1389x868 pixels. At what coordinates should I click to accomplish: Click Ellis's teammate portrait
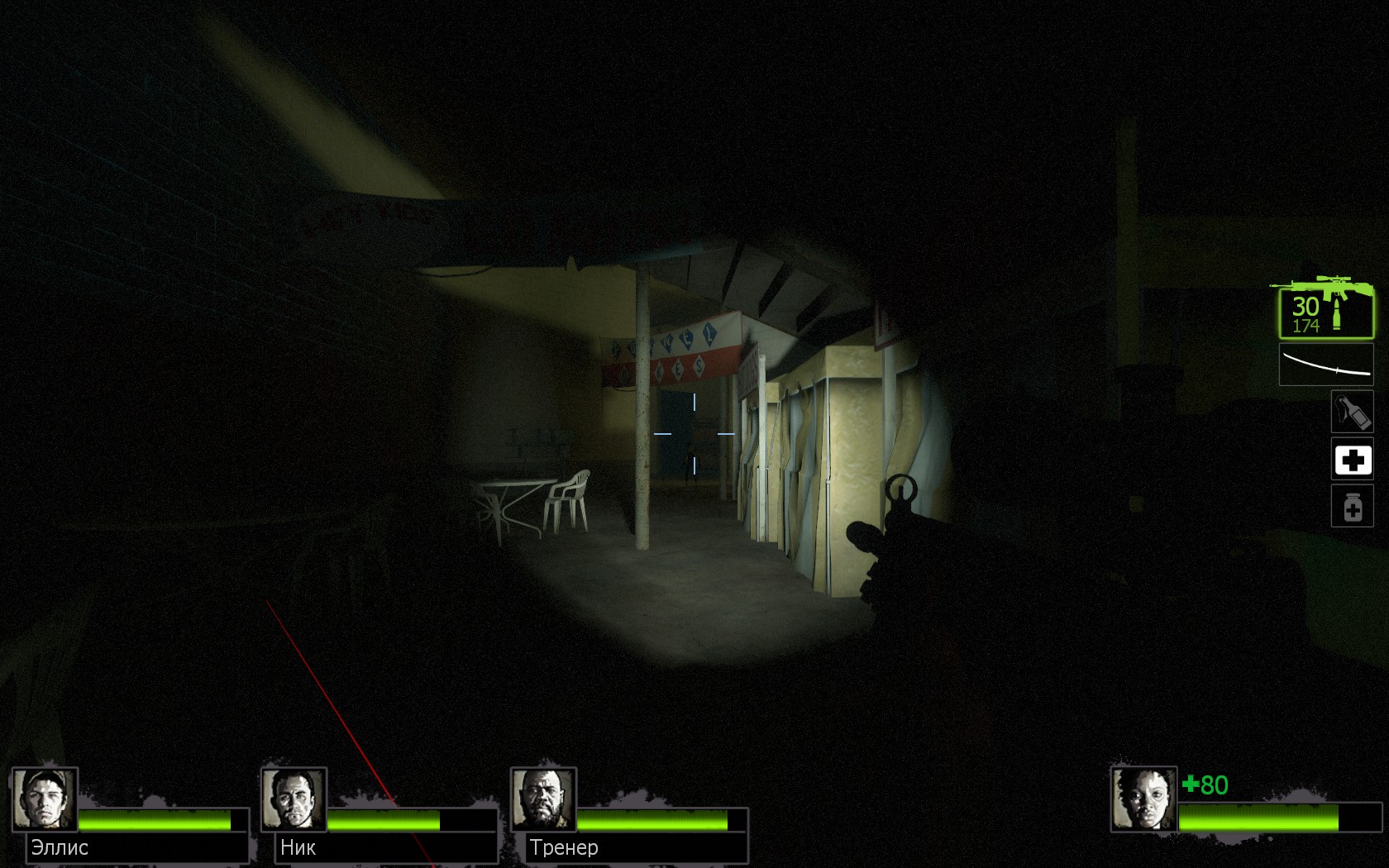coord(45,799)
